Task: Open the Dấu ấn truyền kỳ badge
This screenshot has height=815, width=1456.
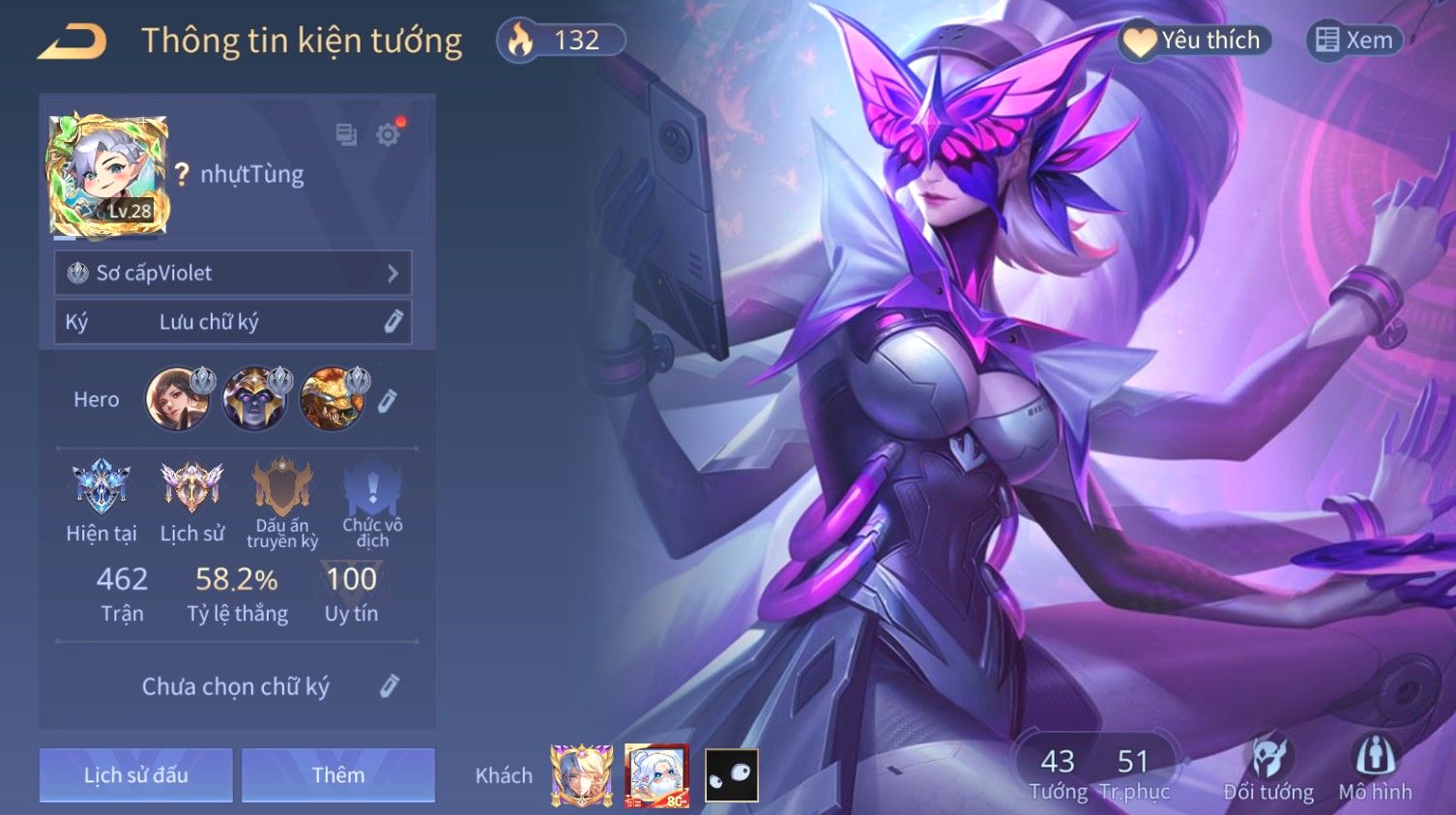Action: (x=282, y=486)
